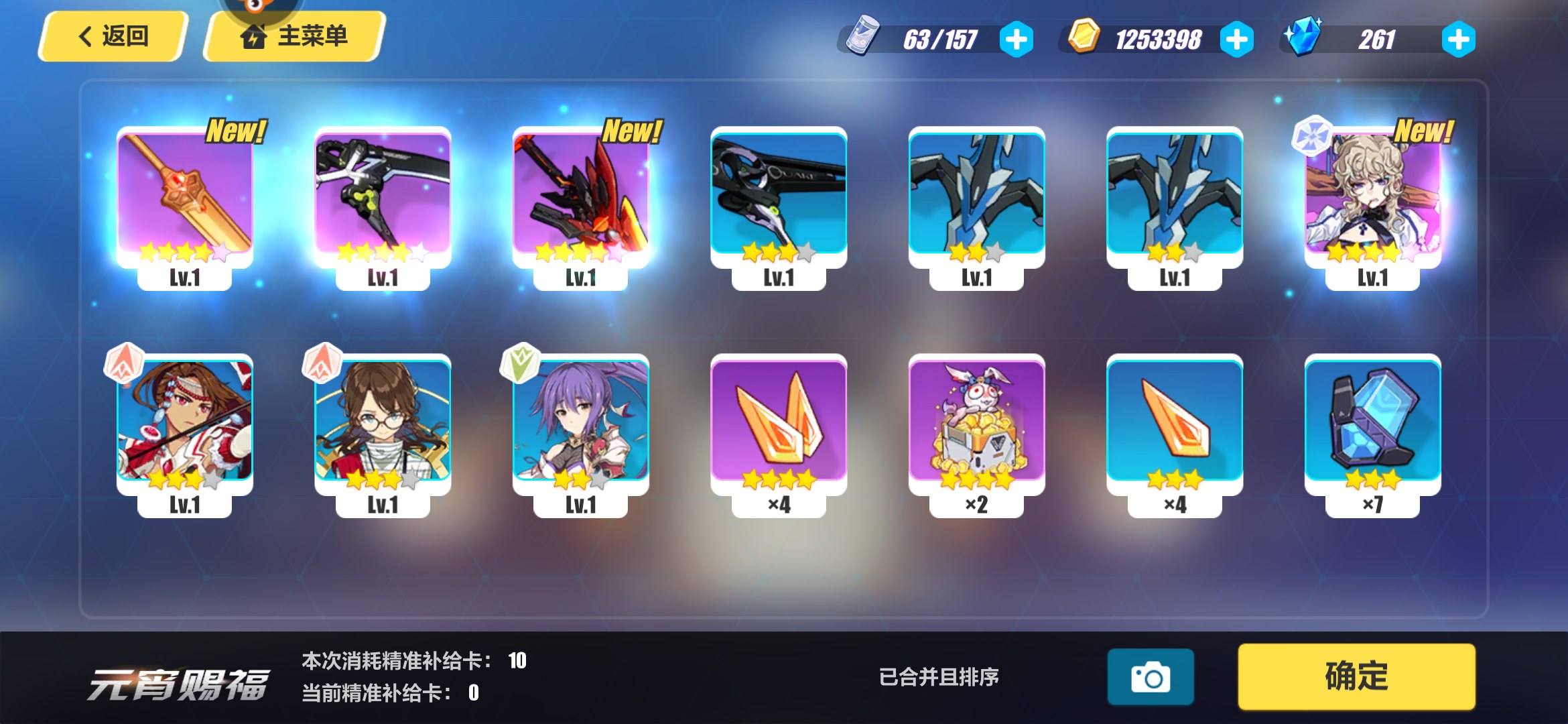This screenshot has height=724, width=1568.
Task: Select the blonde curly-haired stigmata card
Action: click(1372, 198)
